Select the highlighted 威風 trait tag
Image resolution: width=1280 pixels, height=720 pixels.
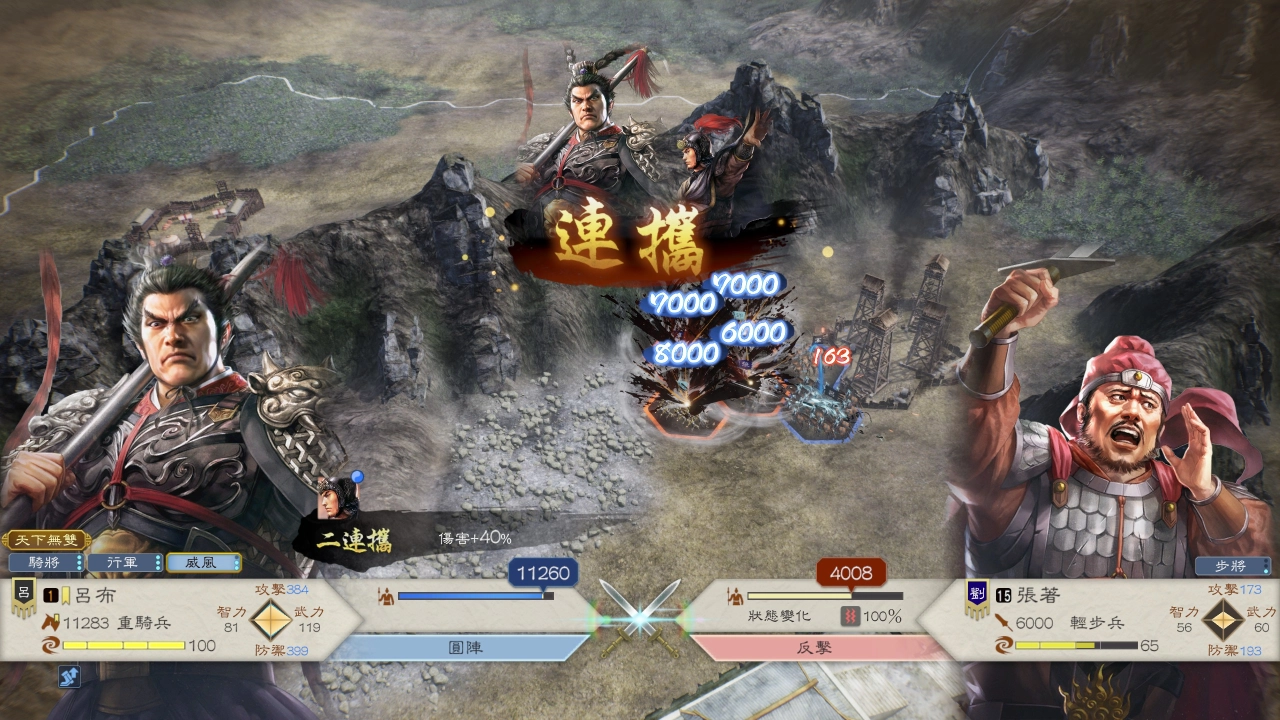coord(203,563)
